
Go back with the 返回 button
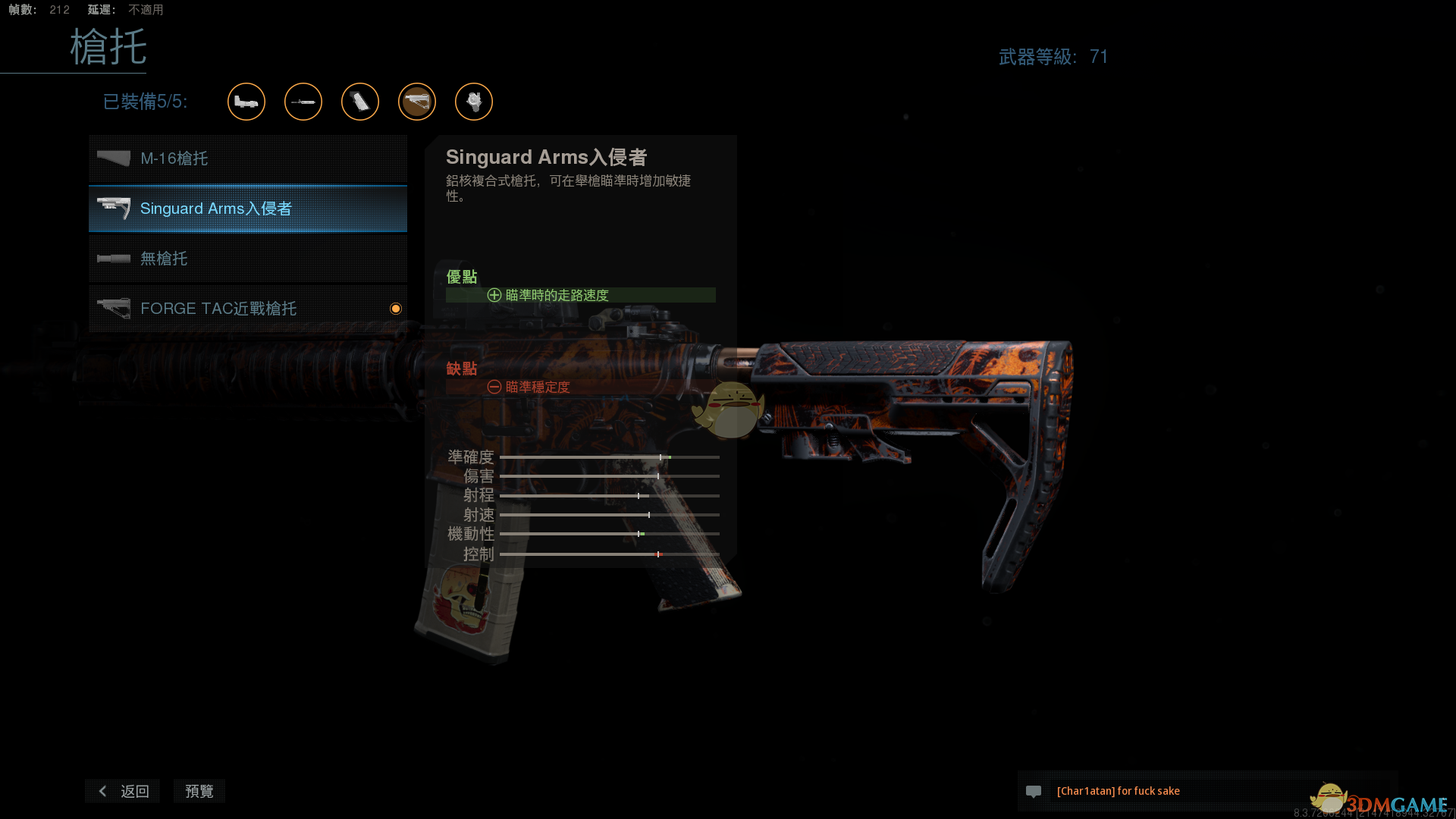tap(123, 791)
